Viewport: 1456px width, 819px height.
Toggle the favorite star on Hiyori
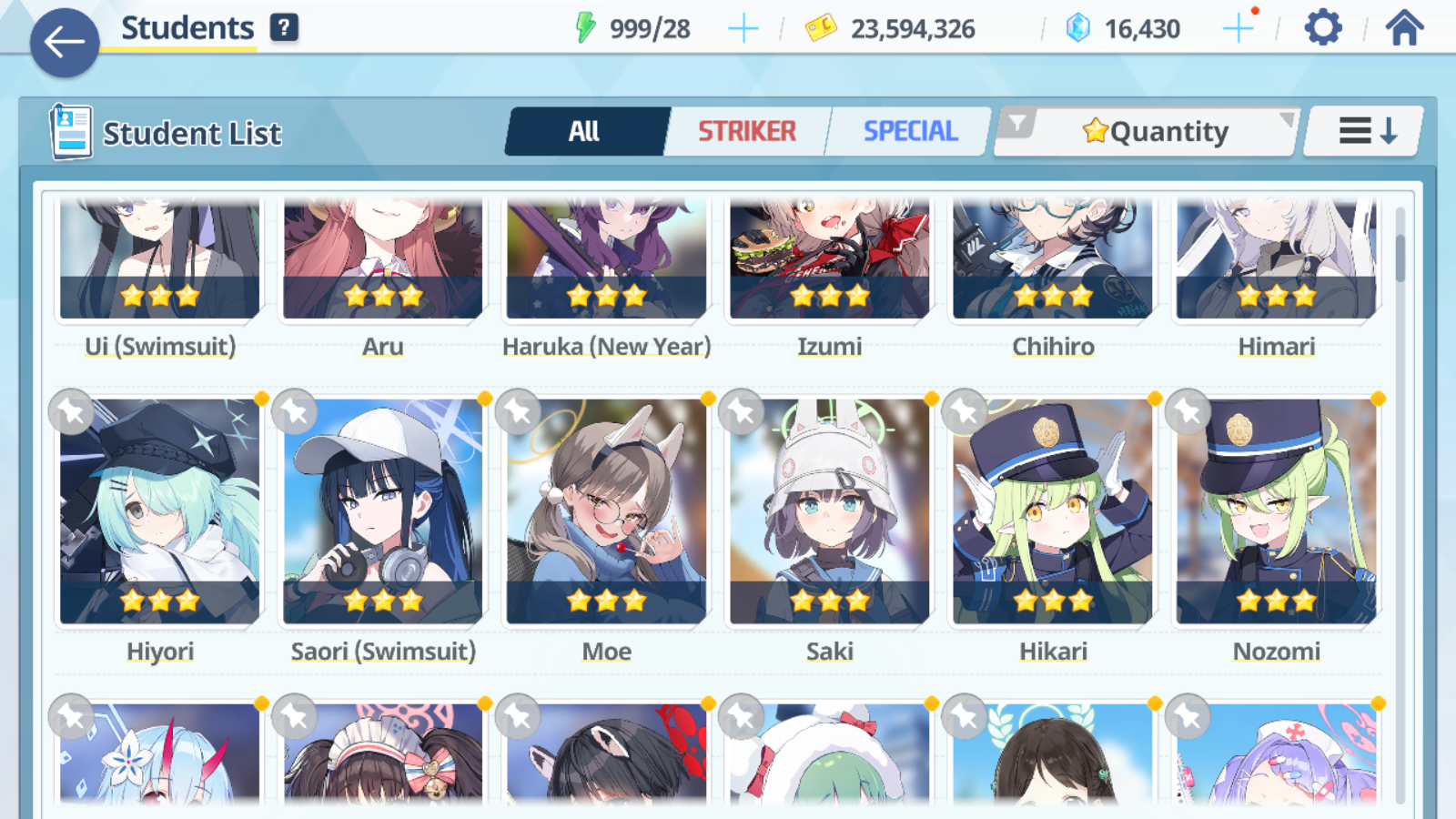pyautogui.click(x=72, y=412)
